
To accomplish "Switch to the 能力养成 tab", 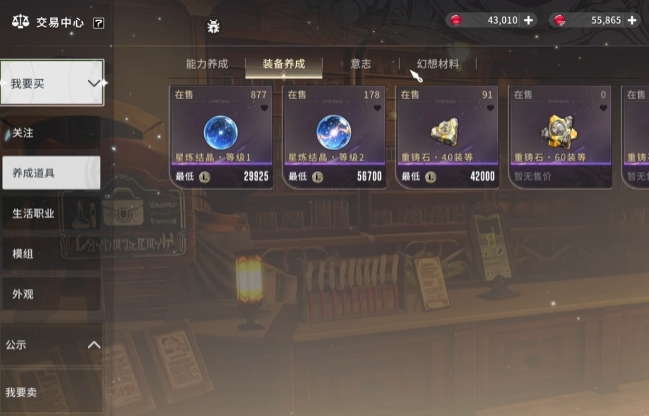I will (207, 64).
